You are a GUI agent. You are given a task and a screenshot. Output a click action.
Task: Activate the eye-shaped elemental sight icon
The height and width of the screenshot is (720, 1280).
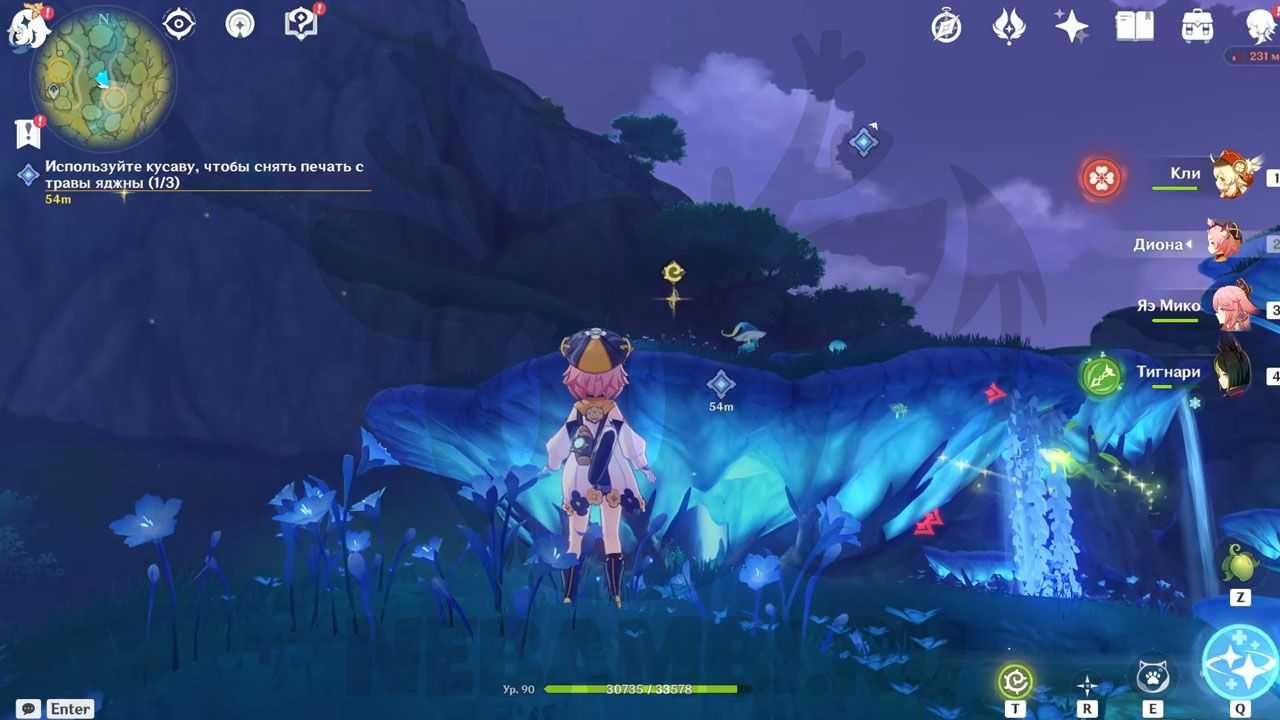(179, 24)
